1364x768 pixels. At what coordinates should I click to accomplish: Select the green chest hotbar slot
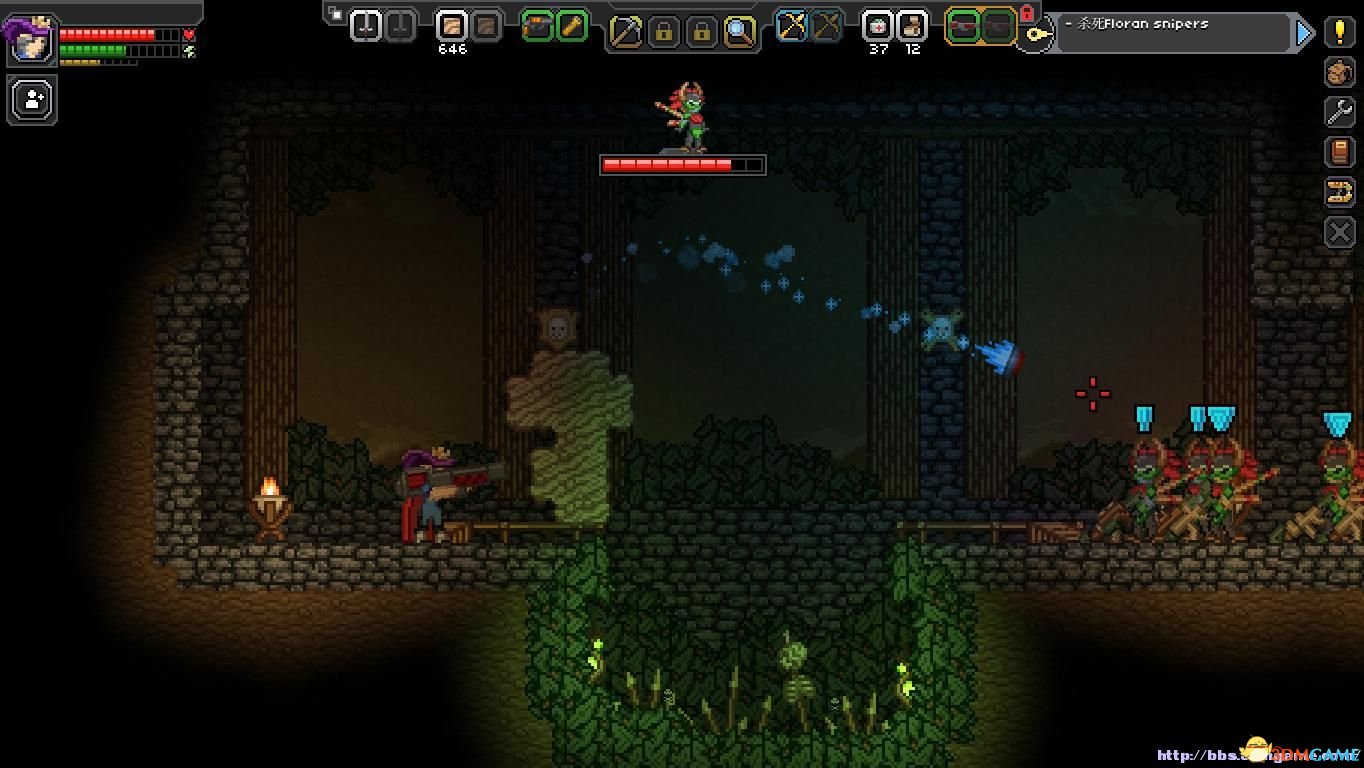537,26
